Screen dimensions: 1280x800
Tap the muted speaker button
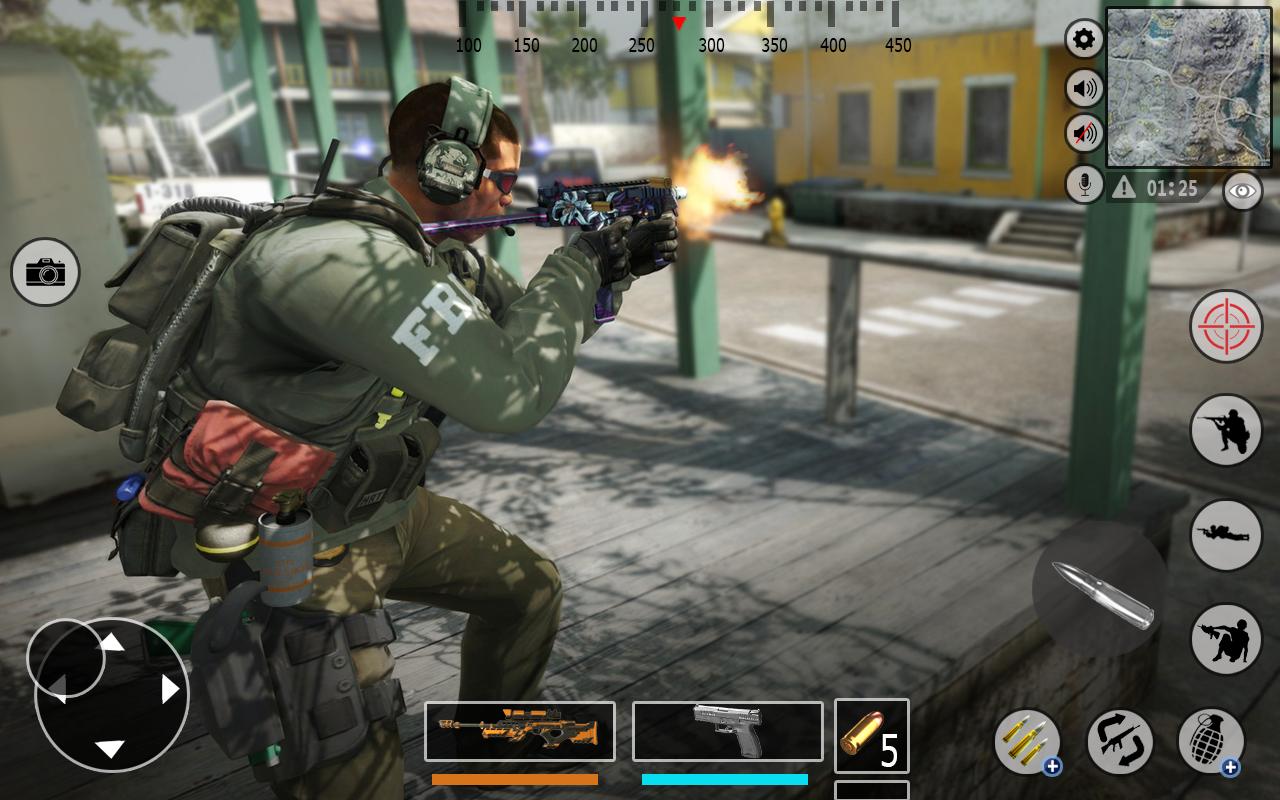(x=1084, y=134)
